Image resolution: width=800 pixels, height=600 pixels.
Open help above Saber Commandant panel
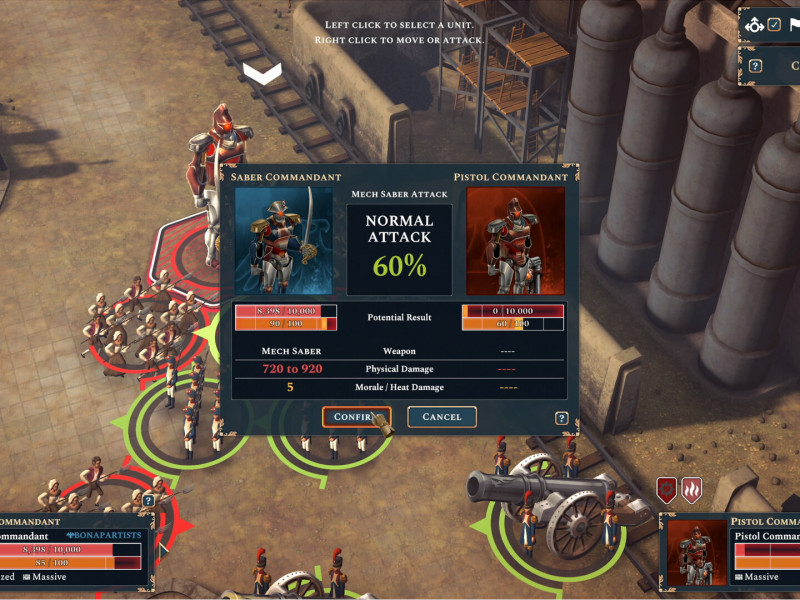148,500
